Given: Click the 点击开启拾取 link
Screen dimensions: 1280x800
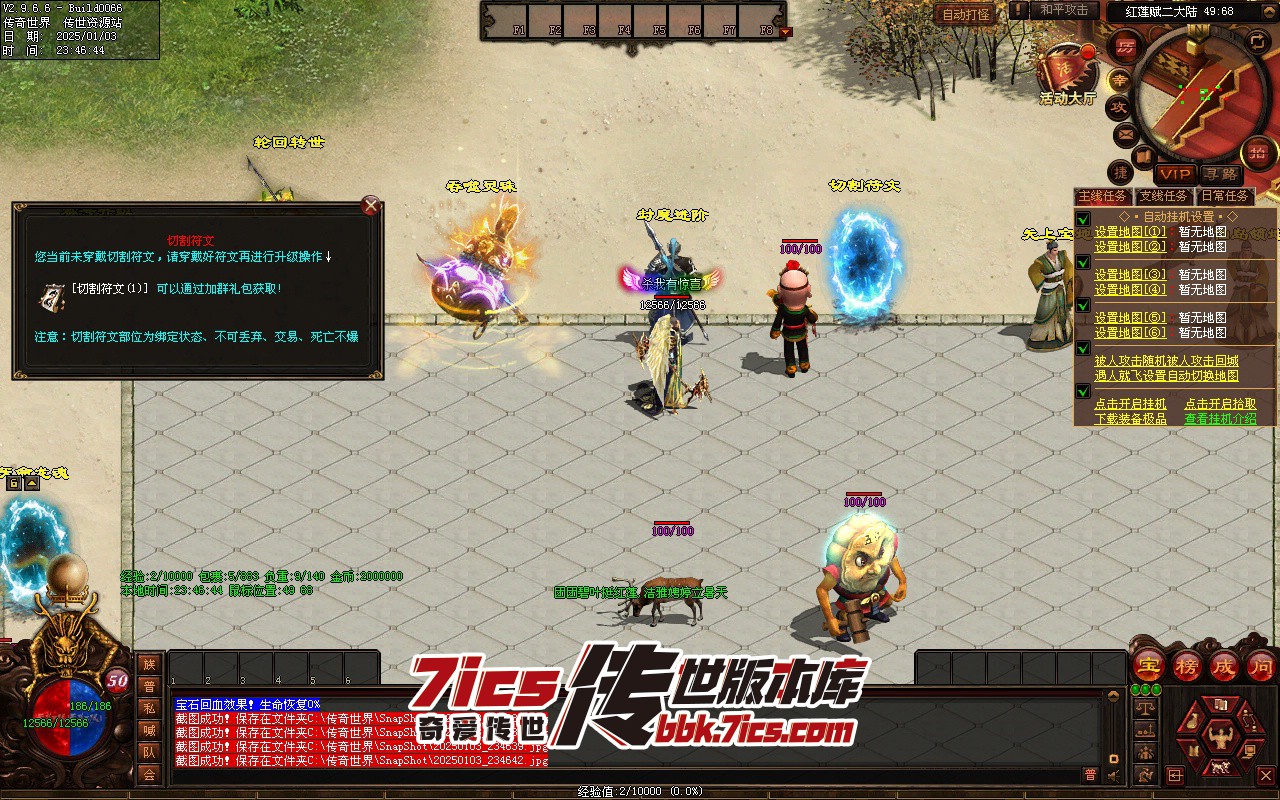Looking at the screenshot, I should coord(1220,404).
